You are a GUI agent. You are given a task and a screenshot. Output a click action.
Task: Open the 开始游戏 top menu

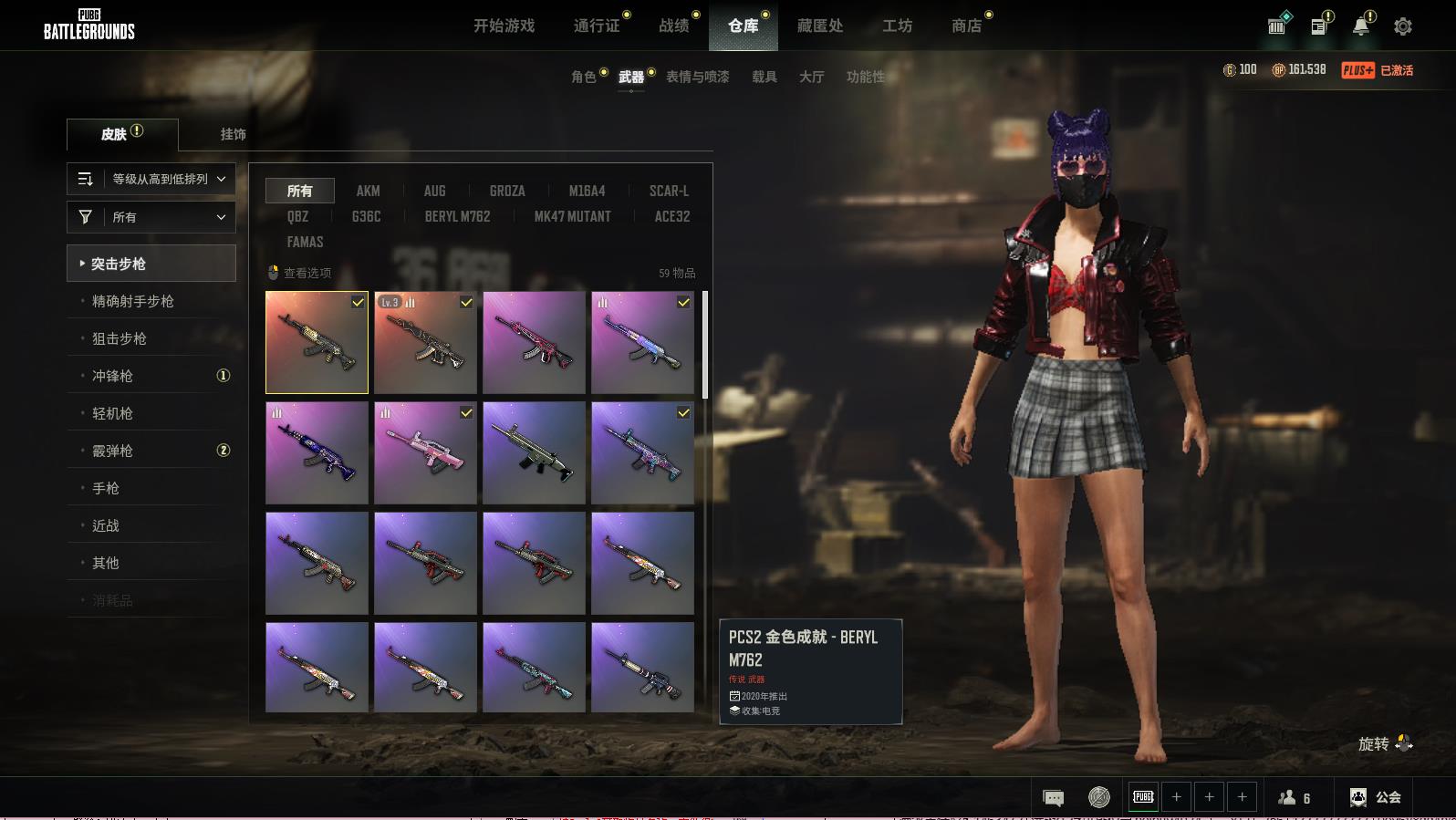point(504,26)
